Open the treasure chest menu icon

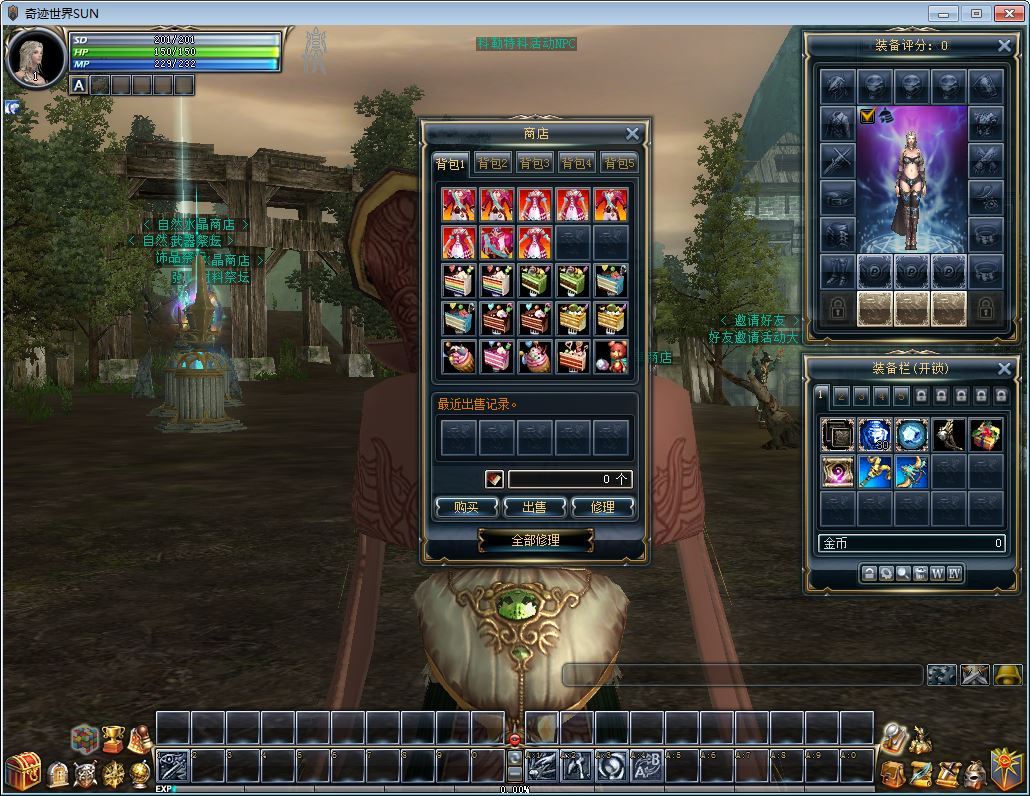point(22,771)
